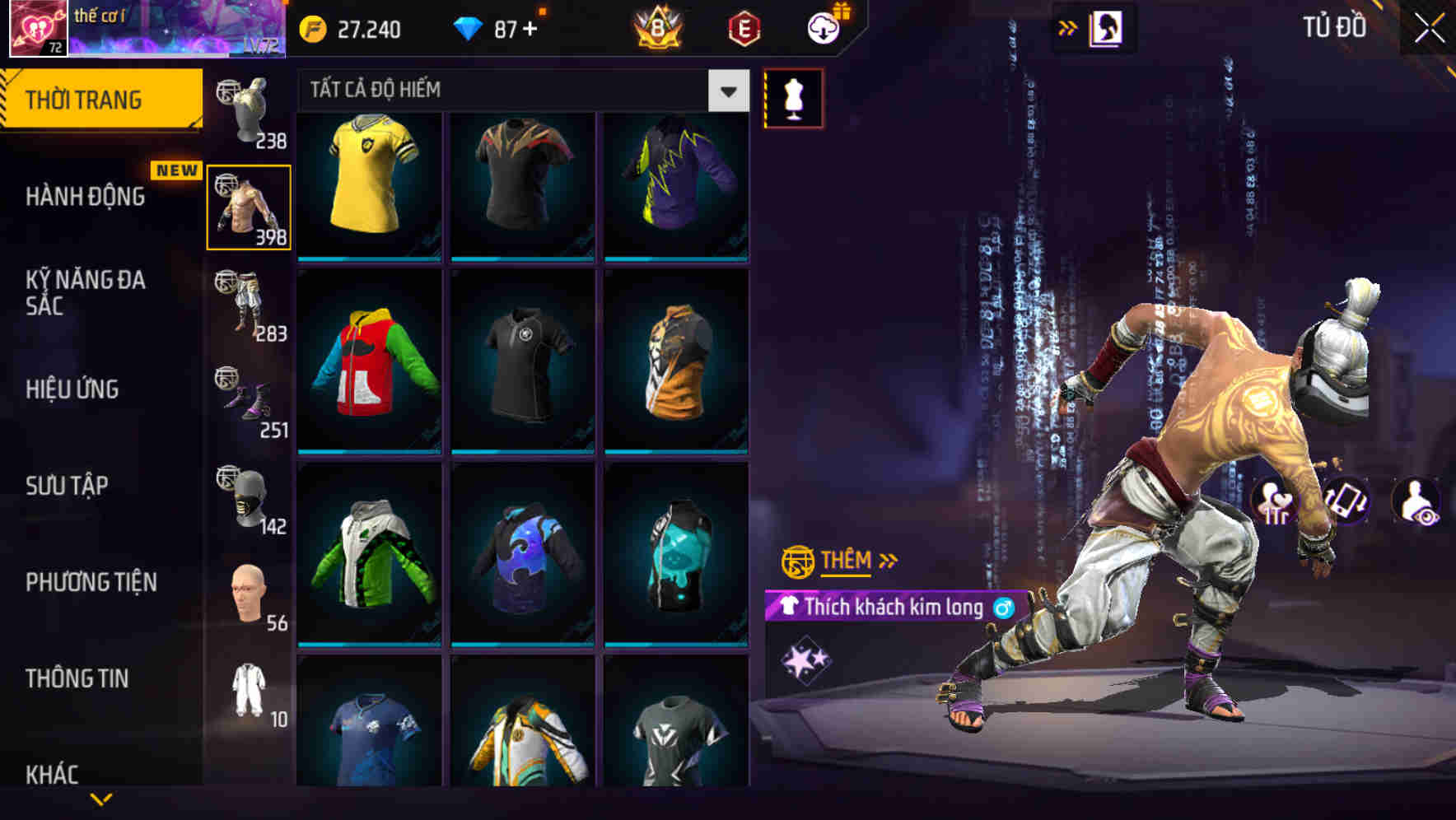Screen dimensions: 1456x820
Task: Click the diamond currency icon
Action: click(471, 26)
